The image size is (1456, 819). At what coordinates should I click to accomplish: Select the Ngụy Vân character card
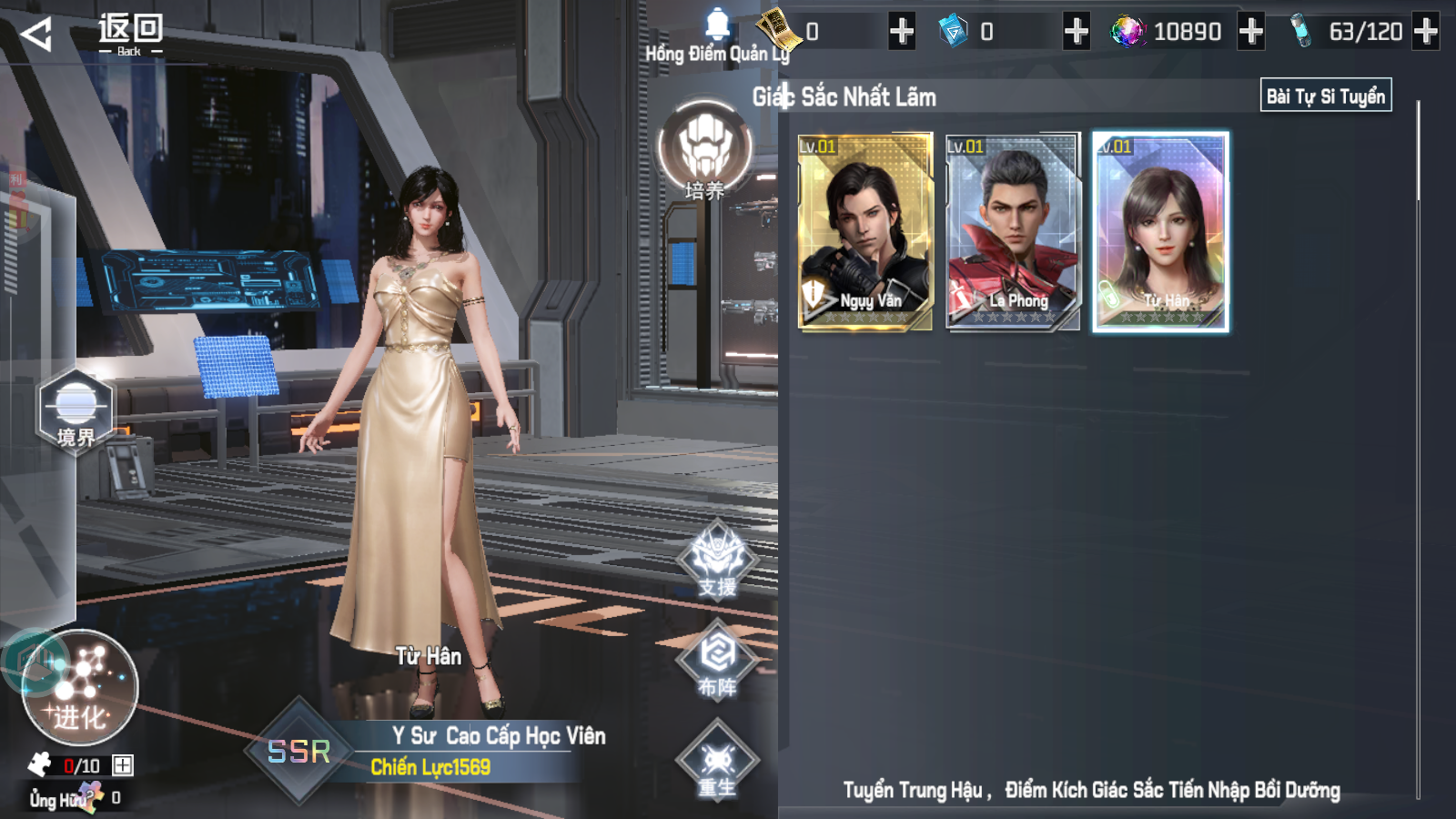(865, 230)
